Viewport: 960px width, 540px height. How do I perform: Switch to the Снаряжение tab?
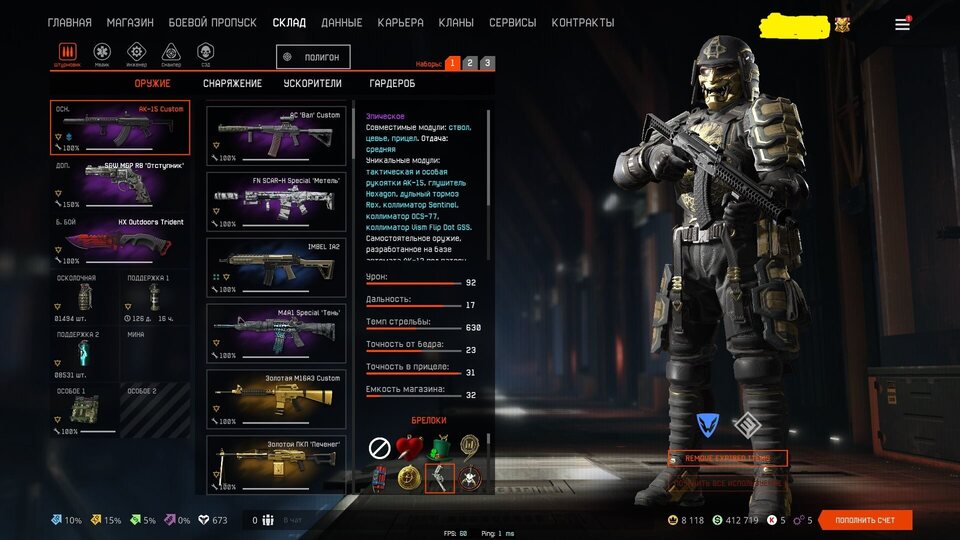pos(232,84)
